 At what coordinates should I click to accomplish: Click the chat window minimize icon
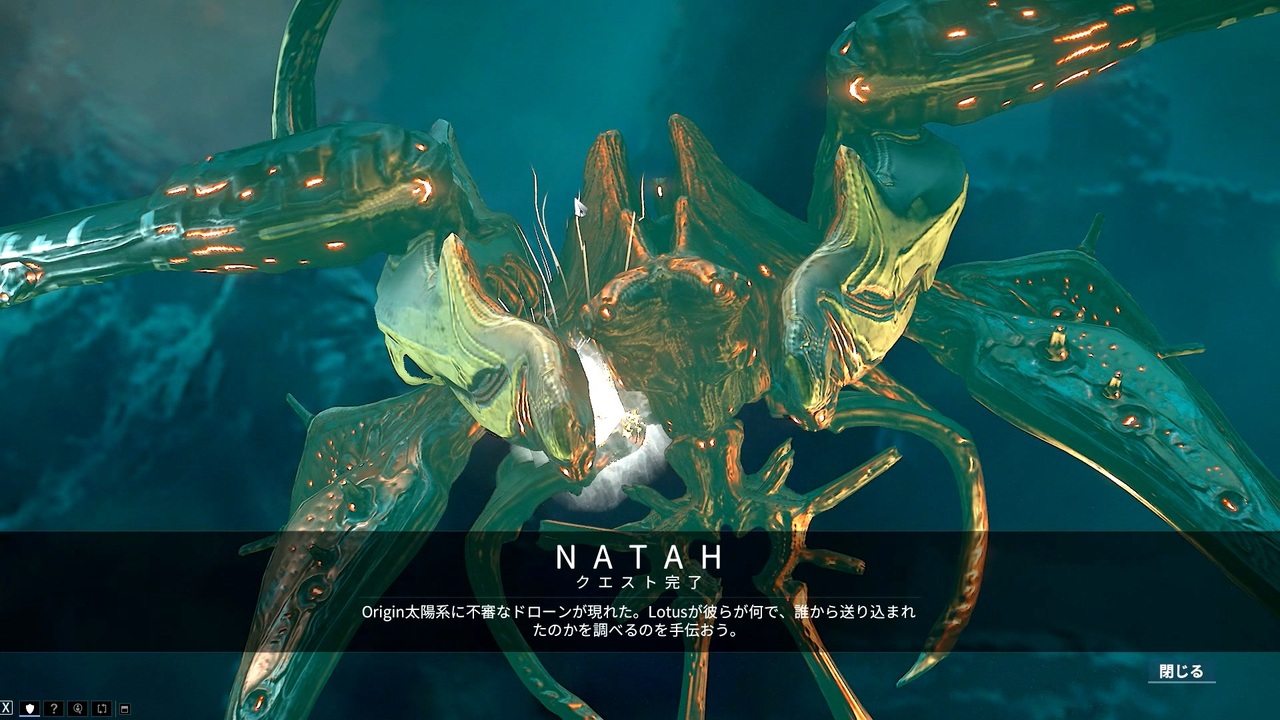coord(124,708)
